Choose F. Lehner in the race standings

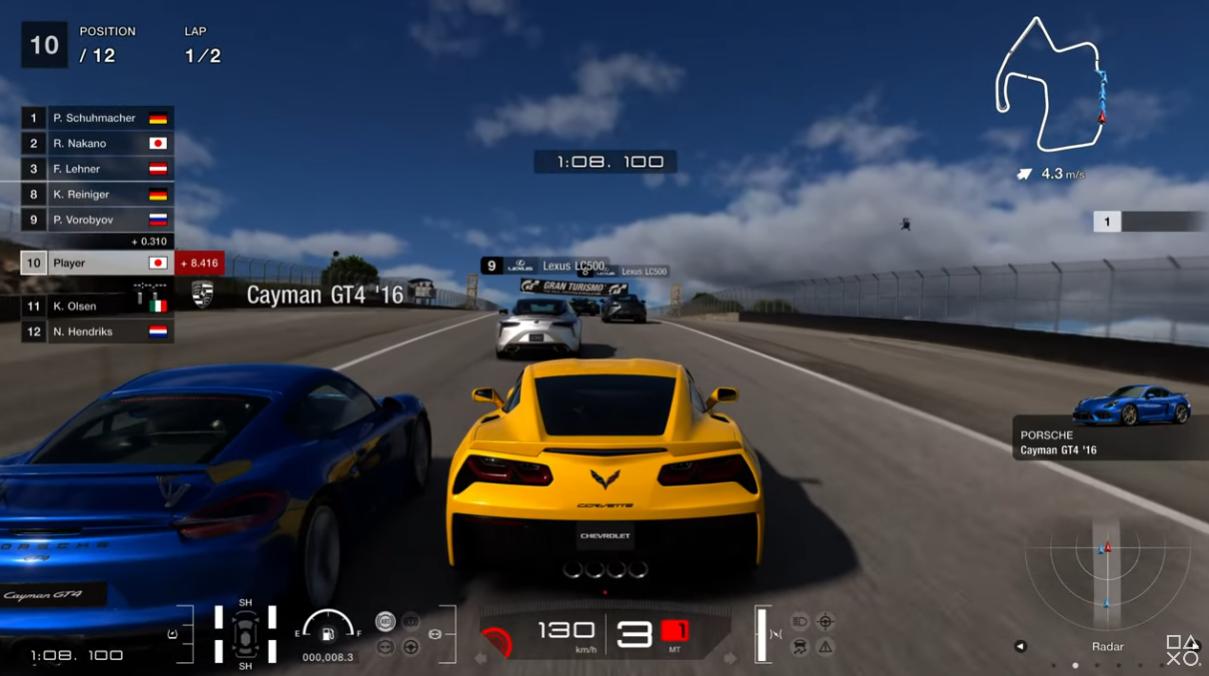click(97, 169)
